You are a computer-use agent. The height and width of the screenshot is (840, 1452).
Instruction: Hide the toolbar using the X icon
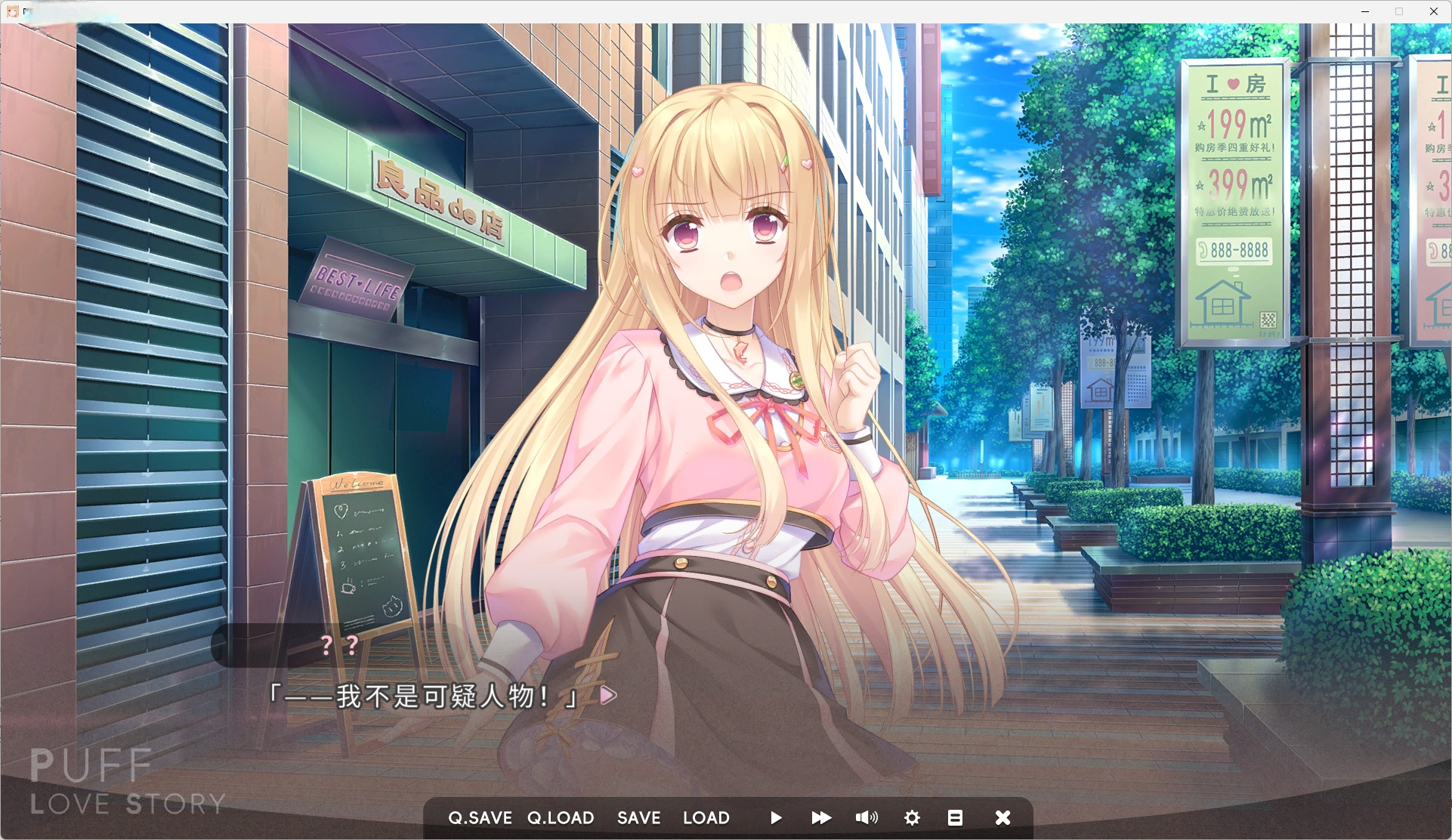1002,817
